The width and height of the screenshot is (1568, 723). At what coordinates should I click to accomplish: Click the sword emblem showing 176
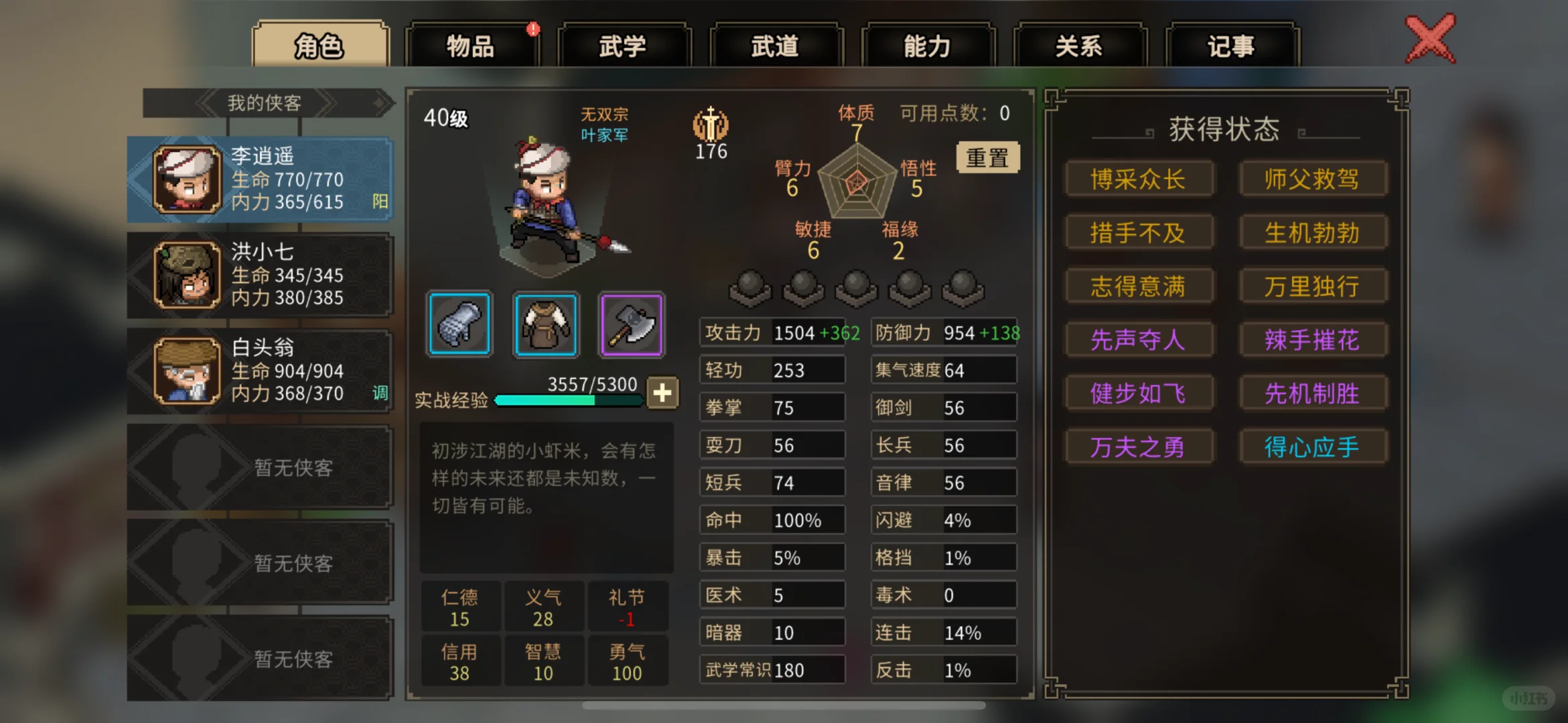pyautogui.click(x=711, y=126)
